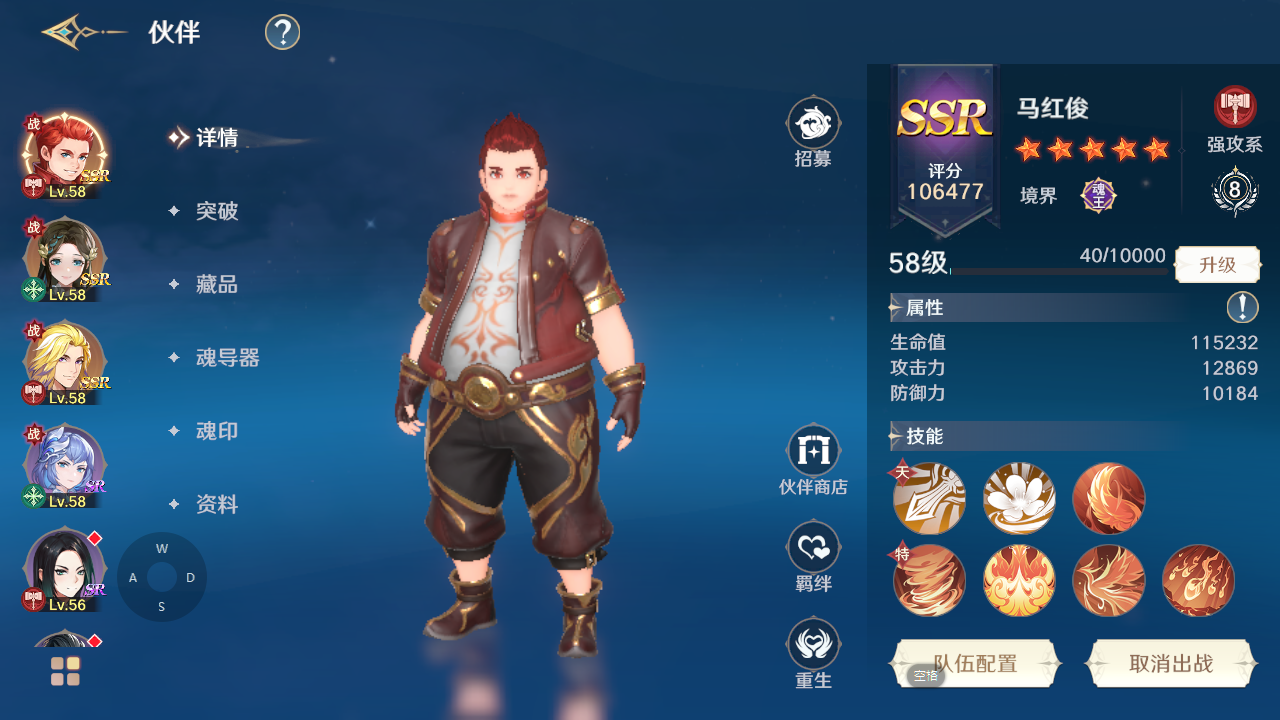Switch to the 突破 tab
Screen dimensions: 1280x720
216,211
